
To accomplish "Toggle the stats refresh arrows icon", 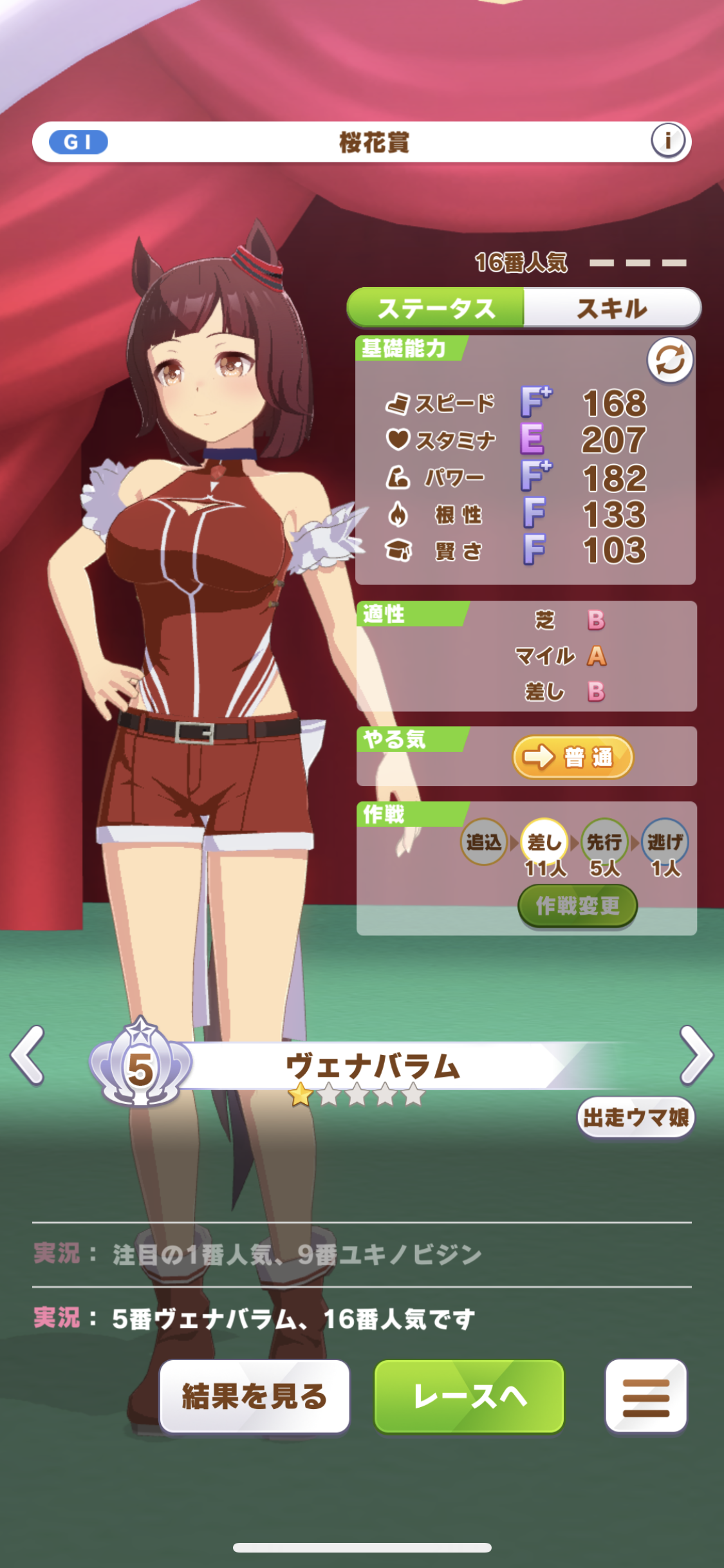I will pyautogui.click(x=669, y=360).
